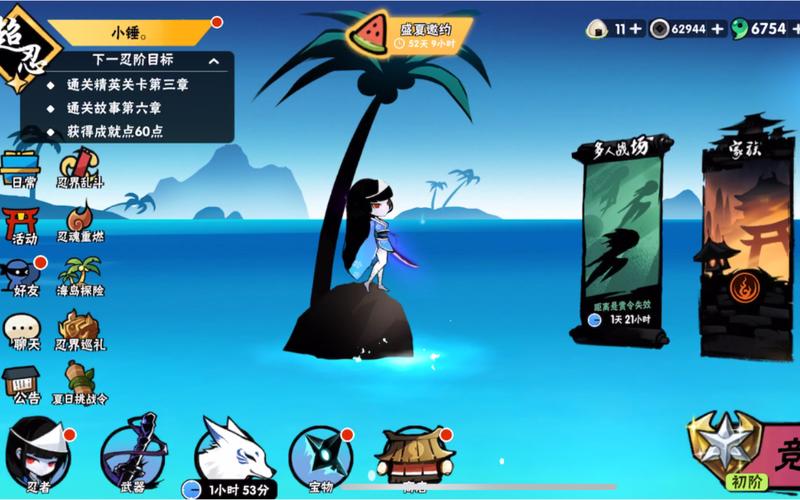
Task: Open the 活动 events torii gate icon
Action: (23, 224)
